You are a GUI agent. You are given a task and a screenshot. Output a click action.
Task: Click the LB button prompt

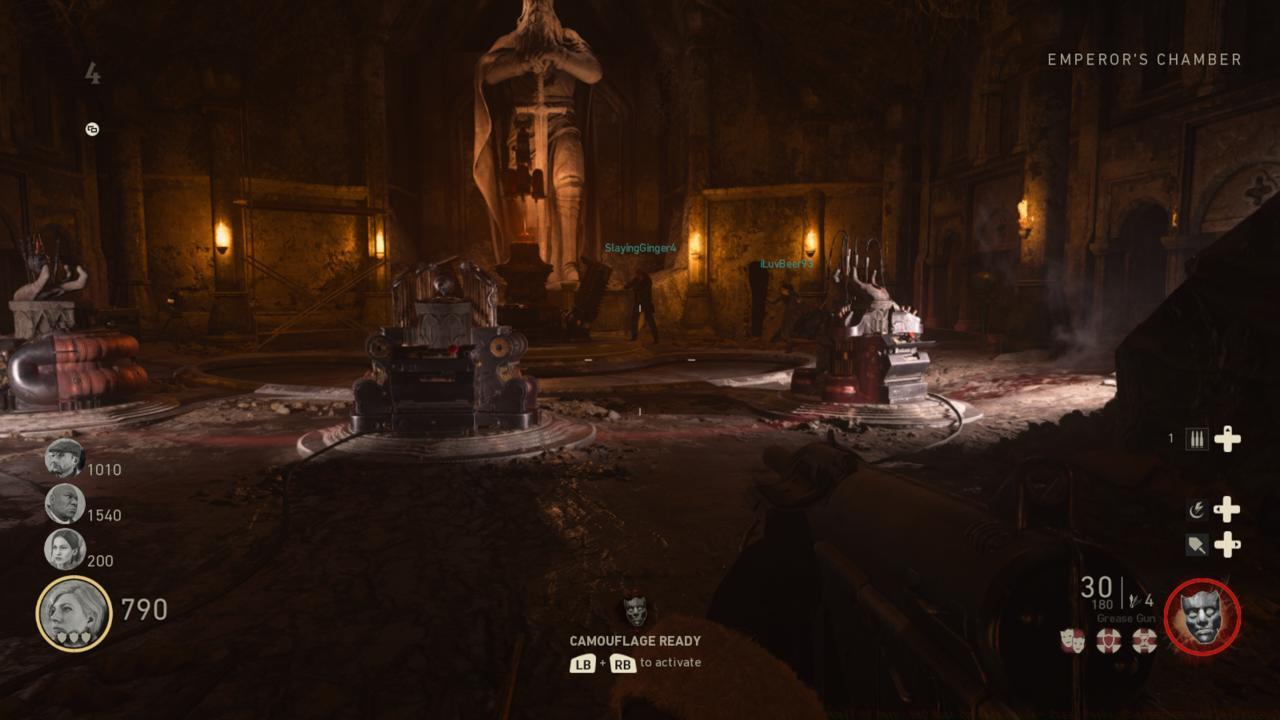pyautogui.click(x=583, y=663)
